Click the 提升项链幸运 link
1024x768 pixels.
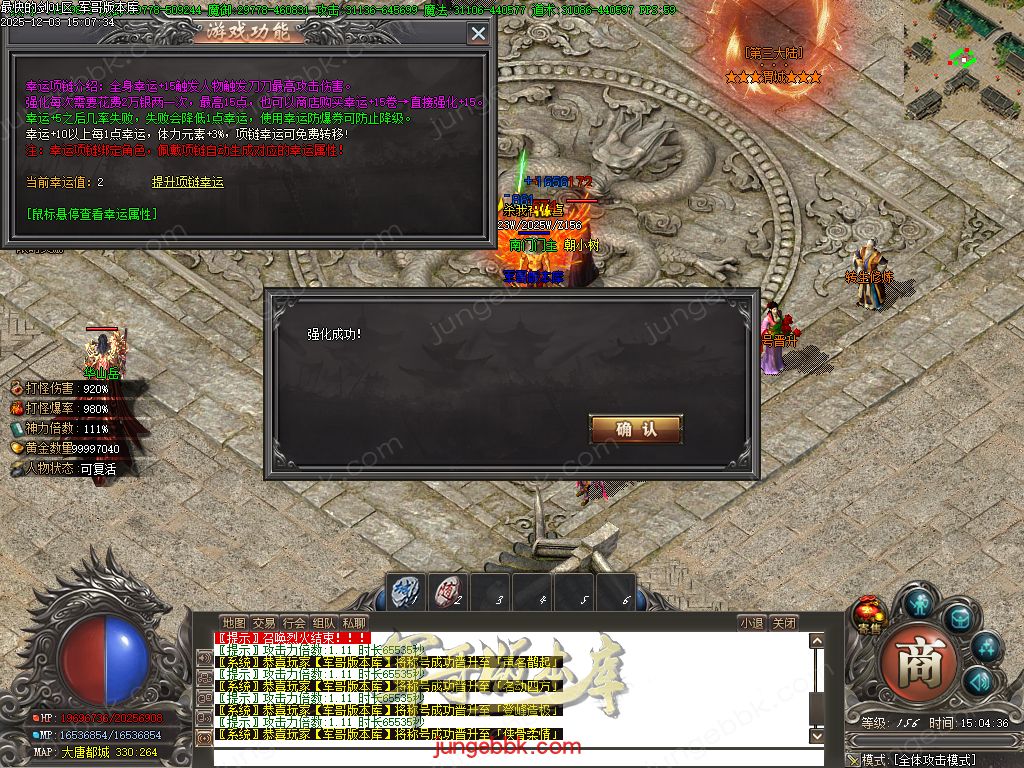(187, 182)
